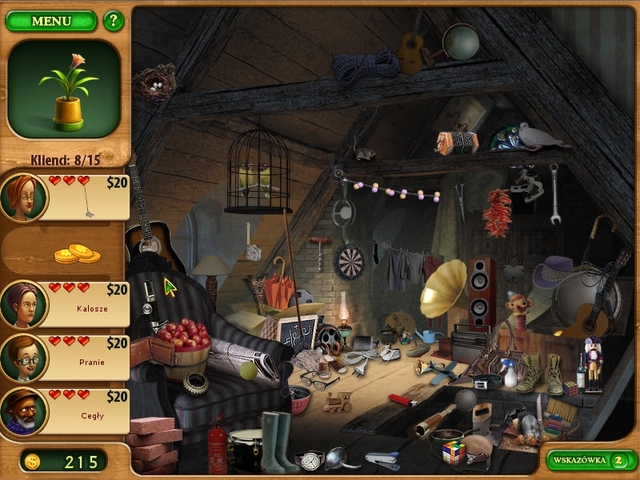Open the green MENU button
The width and height of the screenshot is (640, 480).
tap(51, 20)
